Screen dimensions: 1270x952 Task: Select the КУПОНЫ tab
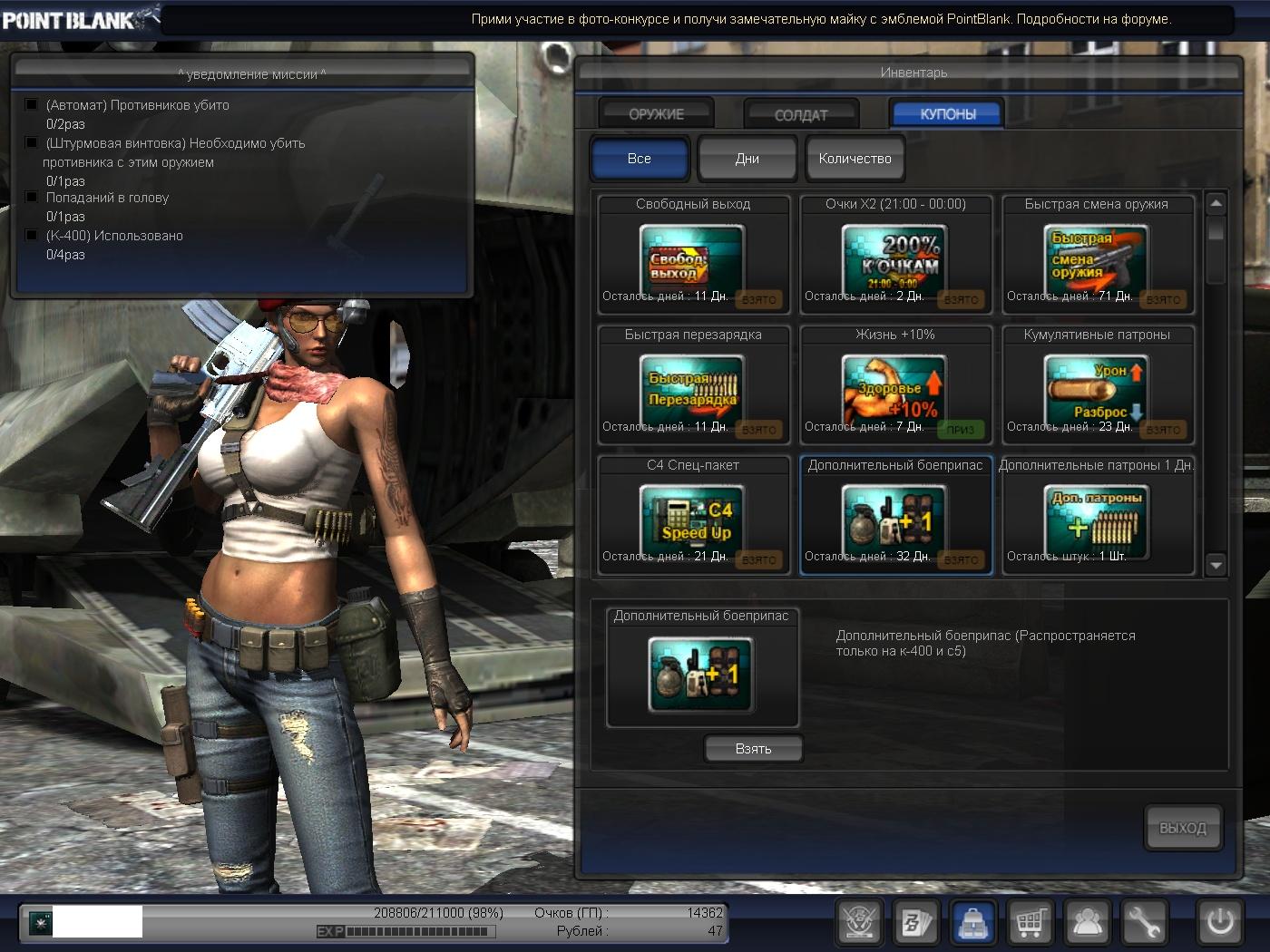[947, 114]
